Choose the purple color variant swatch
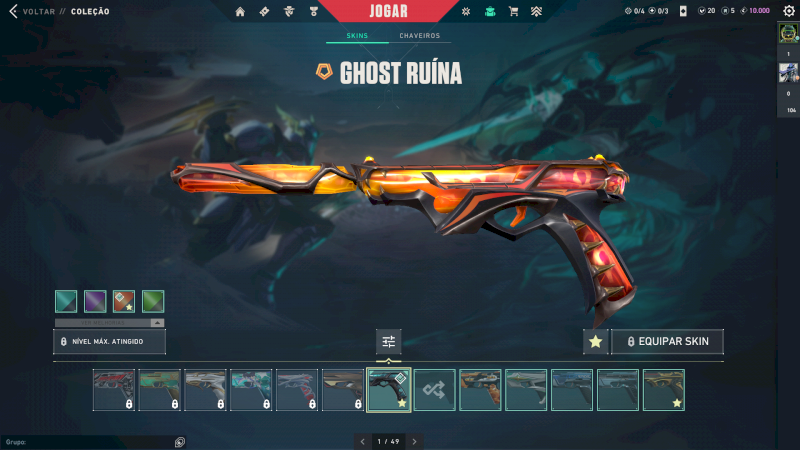Screen dimensions: 800x450 (95, 301)
